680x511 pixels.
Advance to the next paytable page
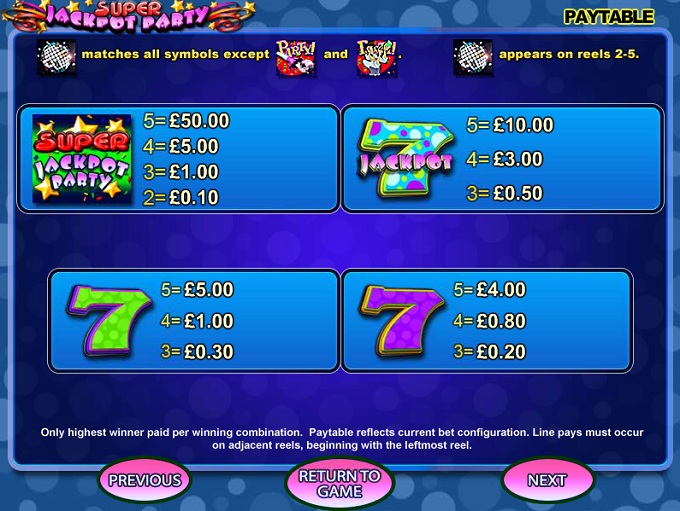pyautogui.click(x=546, y=480)
